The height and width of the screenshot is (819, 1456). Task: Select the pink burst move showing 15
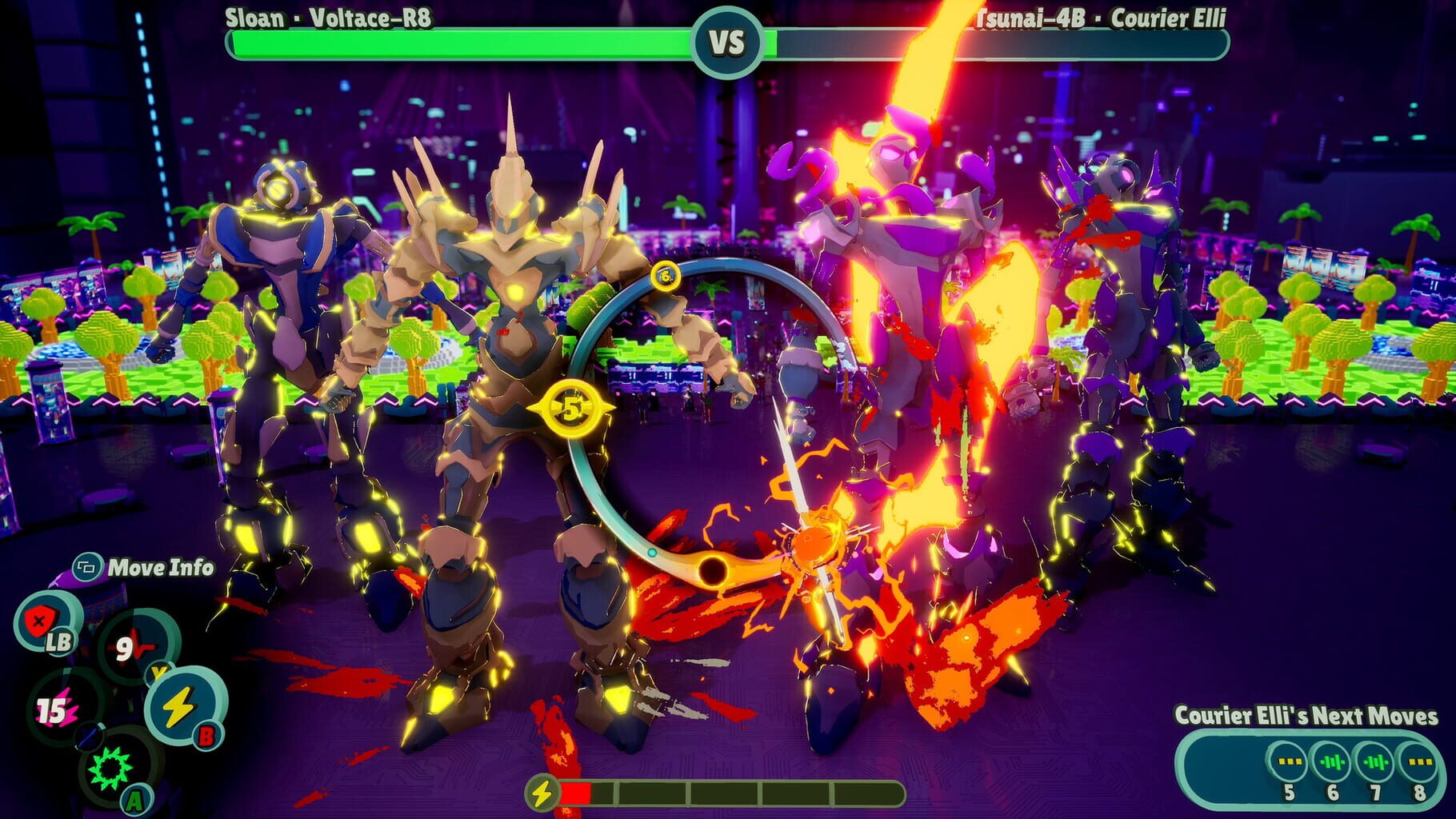(62, 708)
